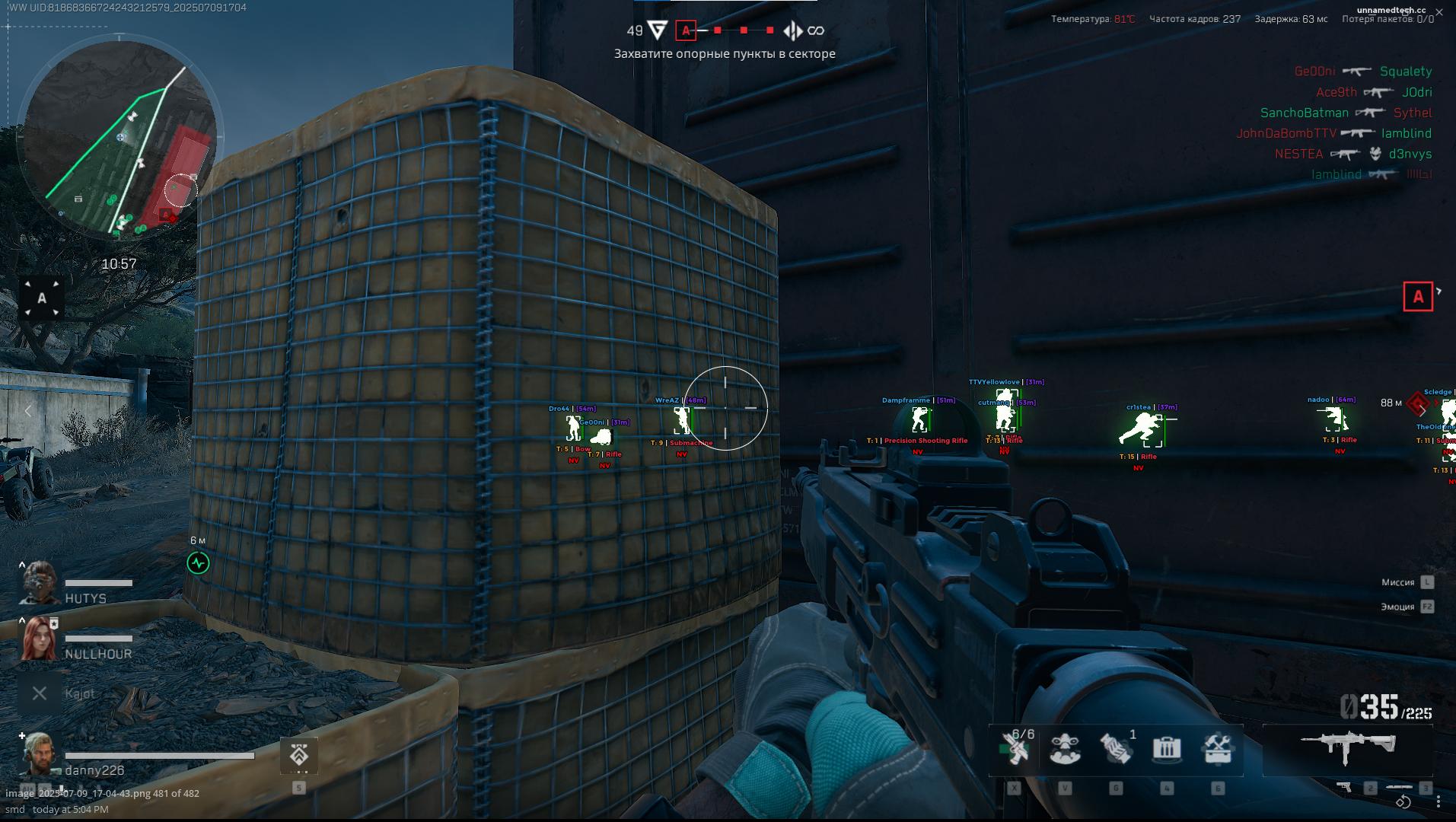1456x822 pixels.
Task: Select squadmate HUTYS portrait
Action: (39, 585)
